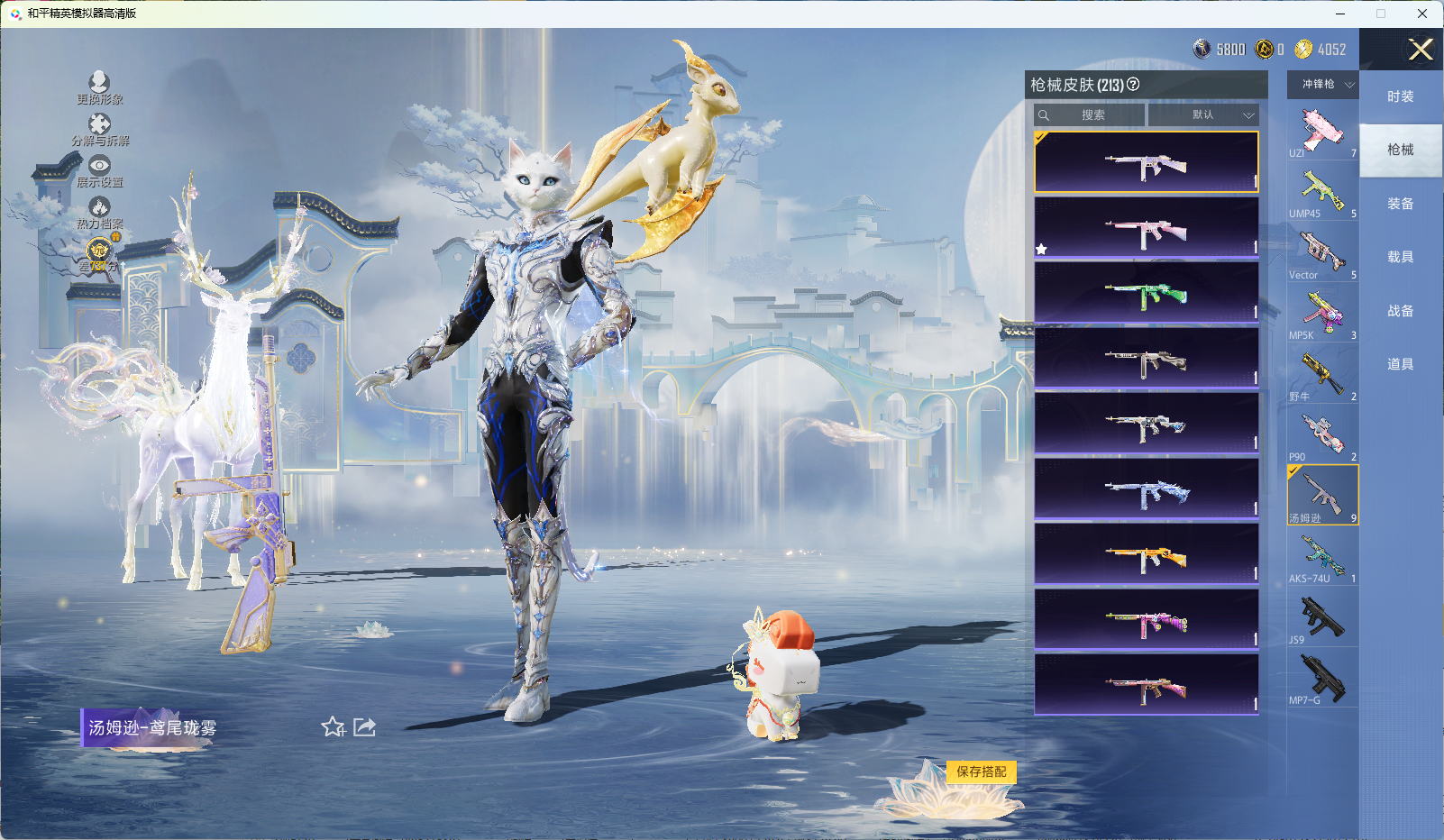Viewport: 1444px width, 840px height.
Task: Open the 道具 items tab
Action: tap(1400, 364)
